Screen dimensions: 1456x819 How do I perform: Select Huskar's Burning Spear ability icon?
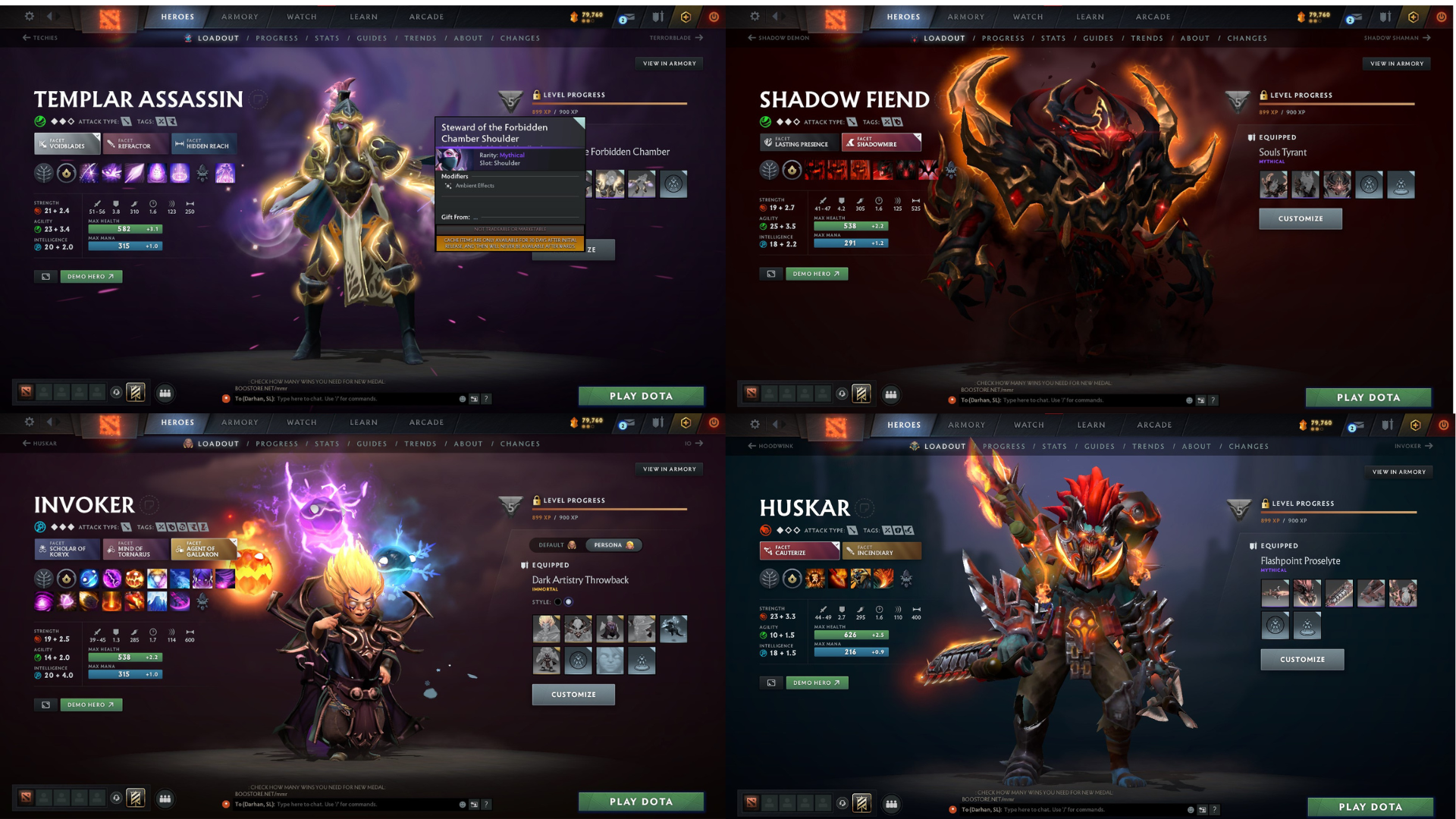pos(838,579)
